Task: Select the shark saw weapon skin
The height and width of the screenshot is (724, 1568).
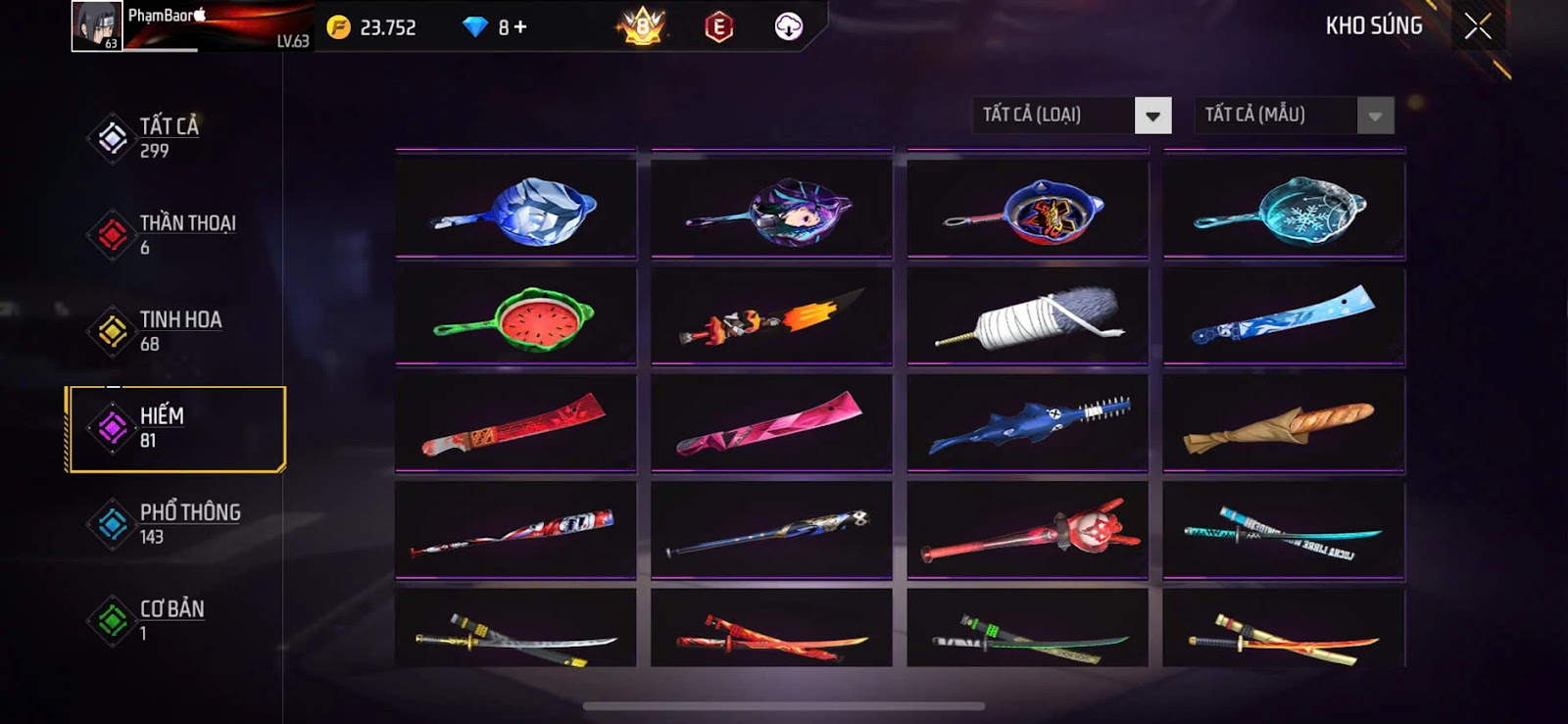Action: (x=1027, y=424)
